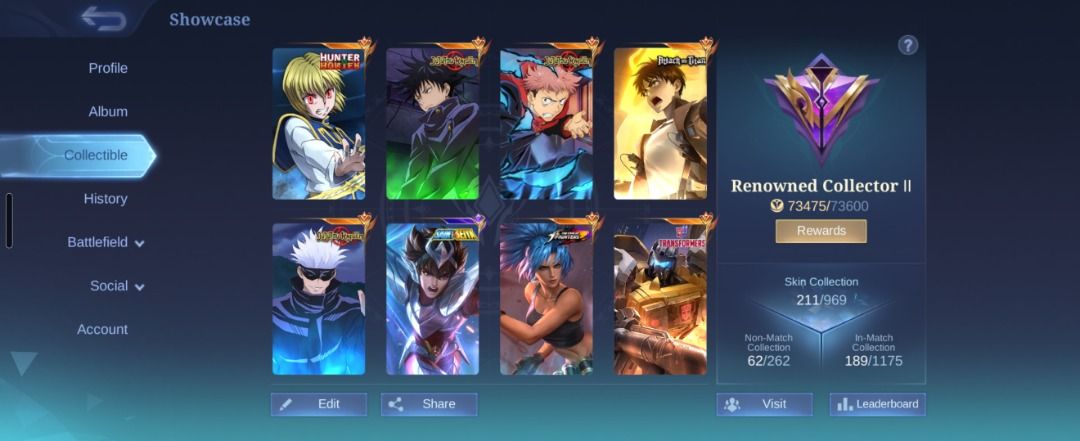
Task: Choose the Attack on Titan skin card
Action: pyautogui.click(x=660, y=122)
